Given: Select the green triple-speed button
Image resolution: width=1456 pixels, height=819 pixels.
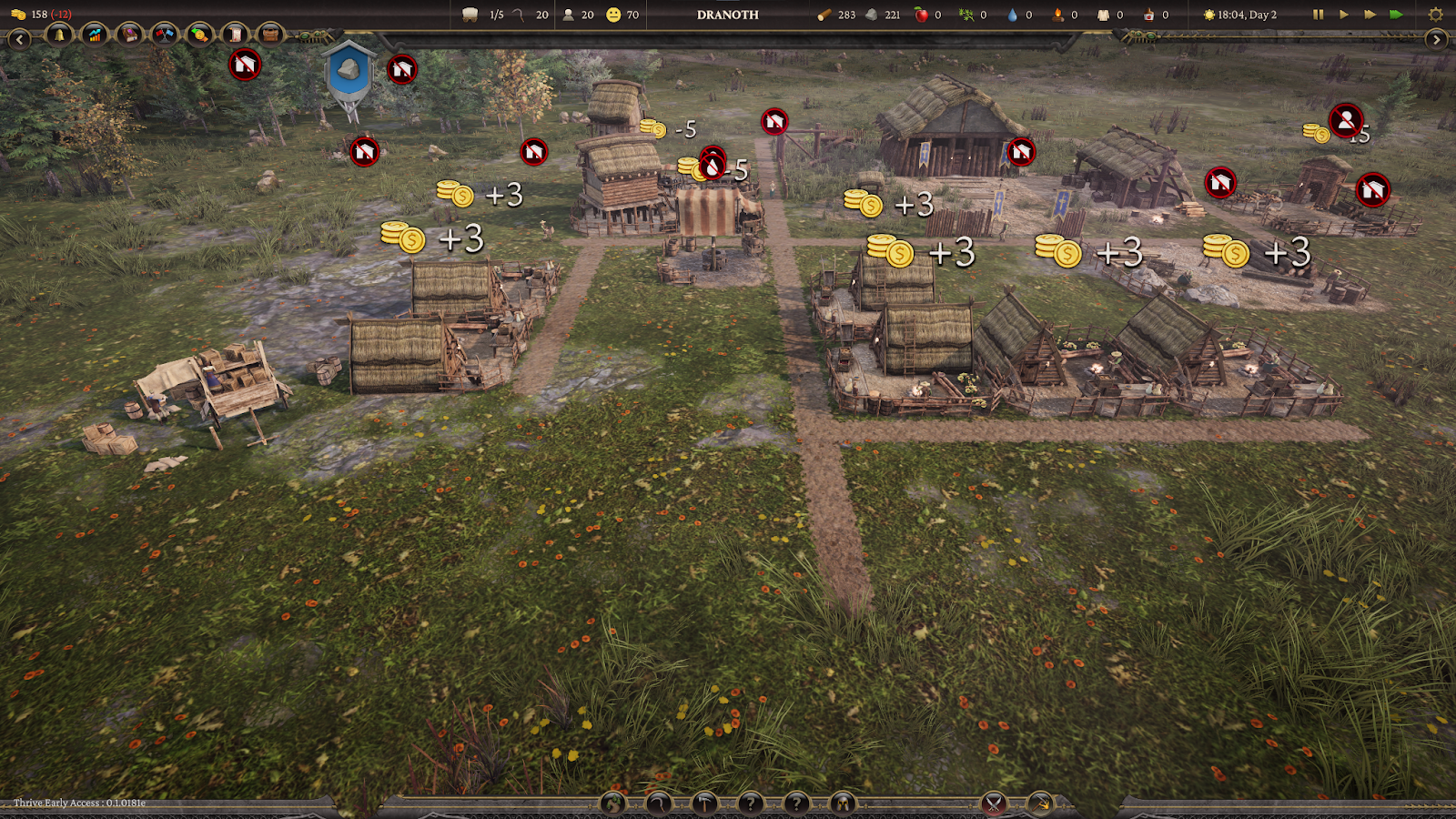Looking at the screenshot, I should pos(1396,15).
